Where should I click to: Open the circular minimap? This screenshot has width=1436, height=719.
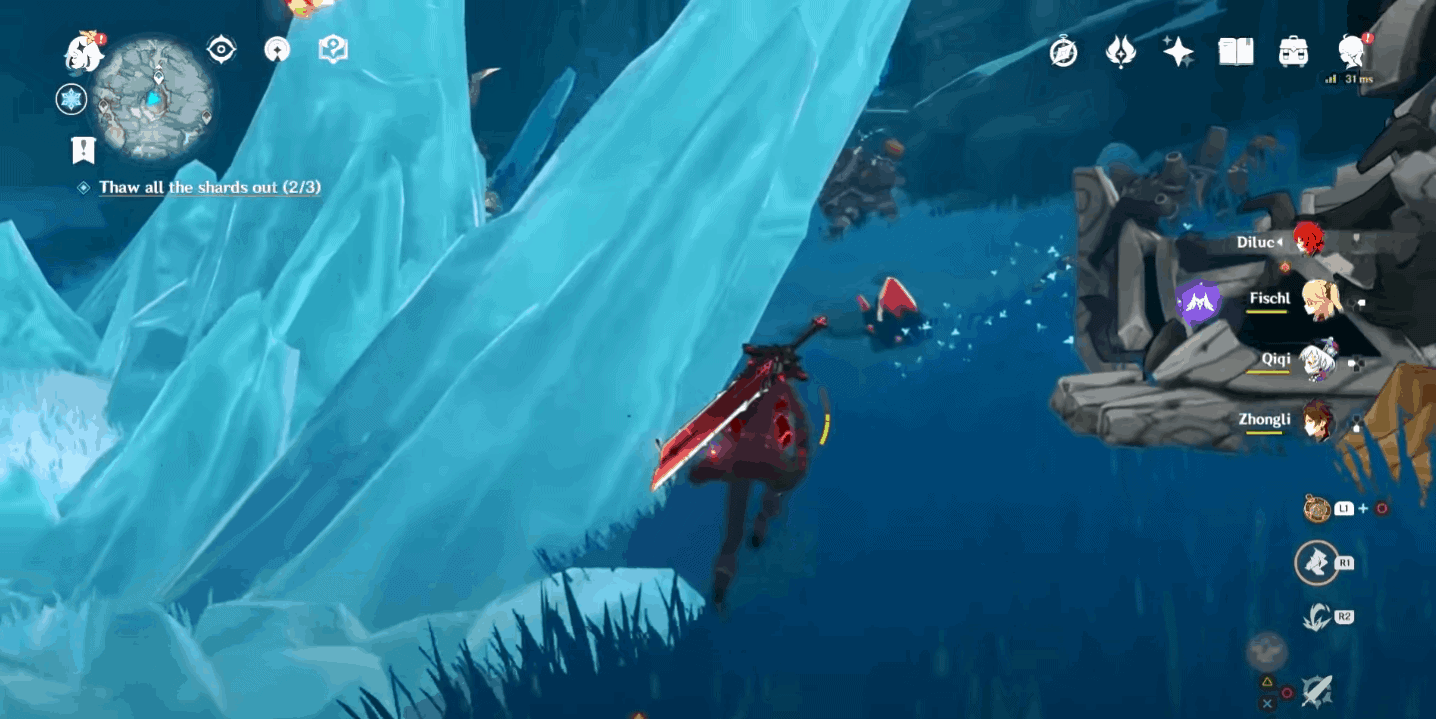[155, 99]
